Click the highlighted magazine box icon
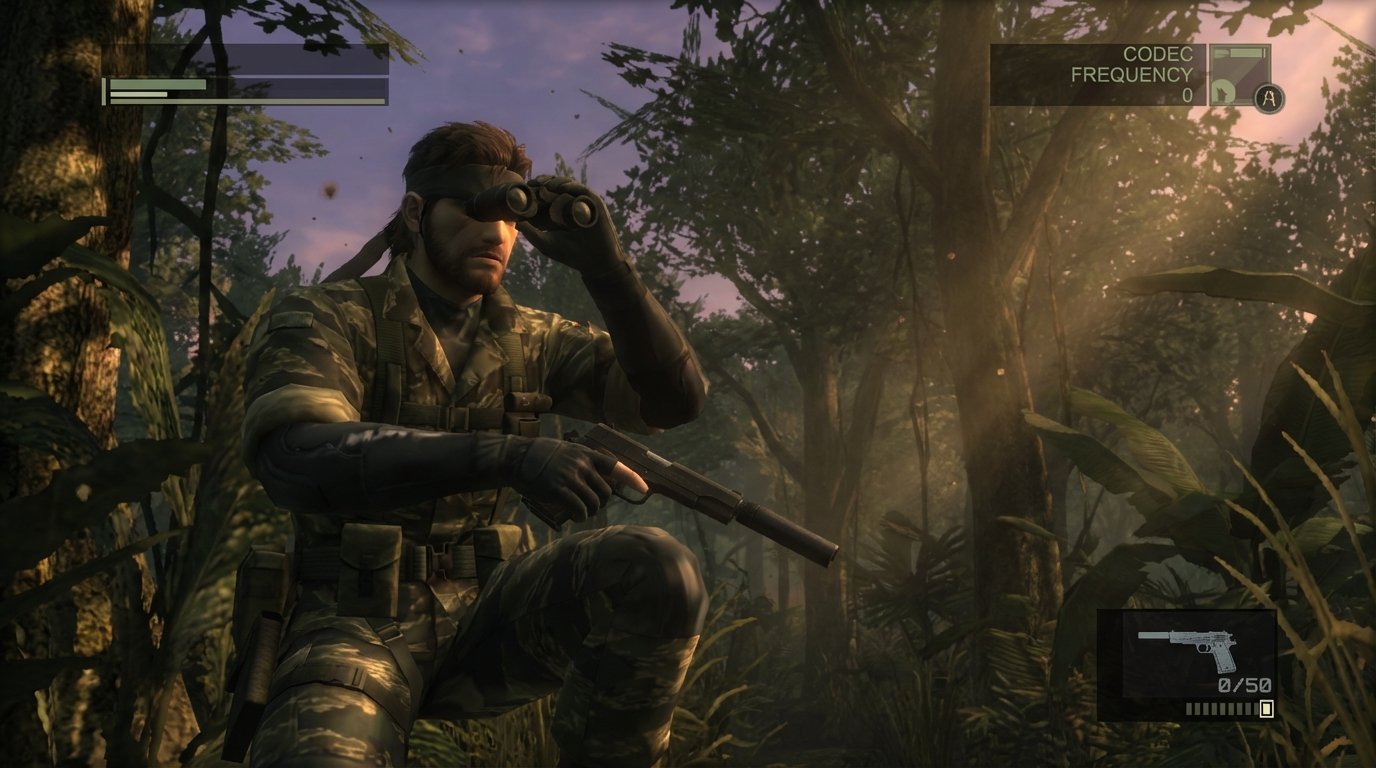The height and width of the screenshot is (768, 1376). click(x=1266, y=708)
